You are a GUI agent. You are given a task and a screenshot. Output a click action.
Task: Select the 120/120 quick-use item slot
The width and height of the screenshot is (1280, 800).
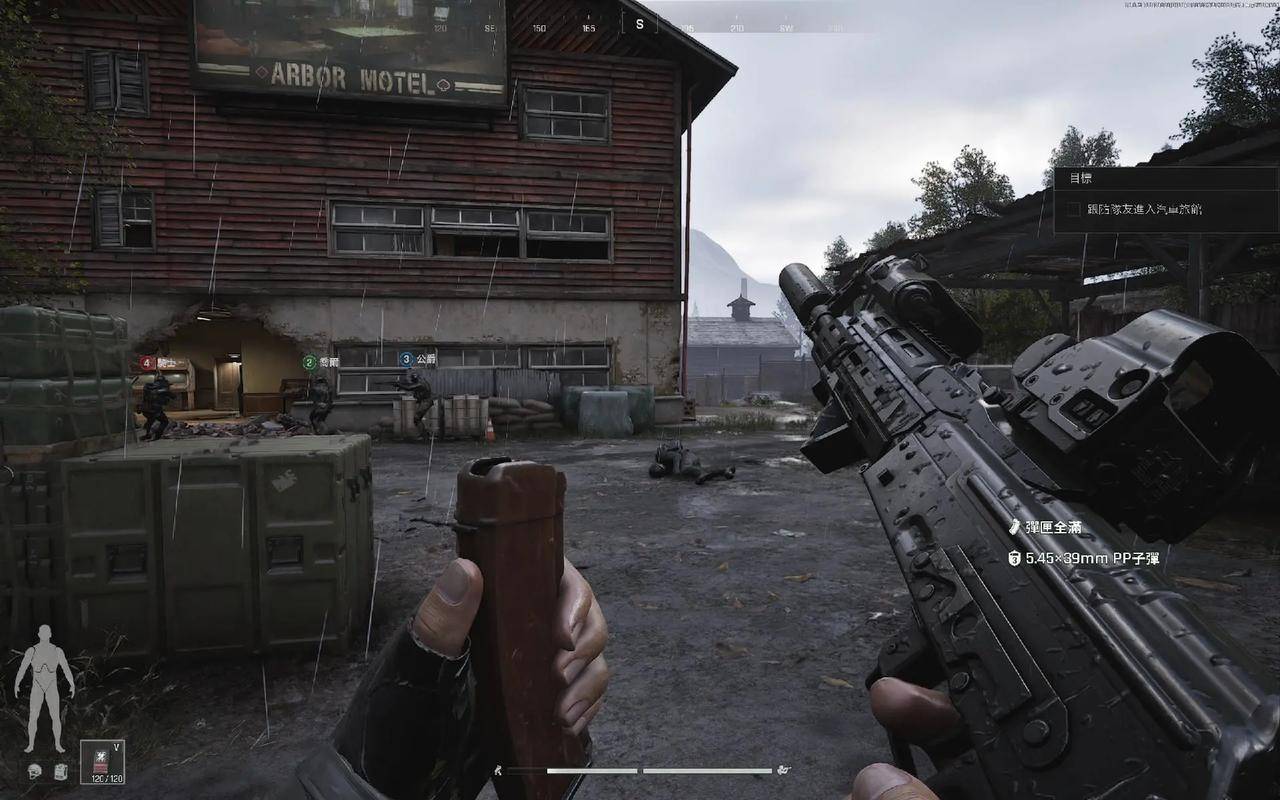point(102,762)
